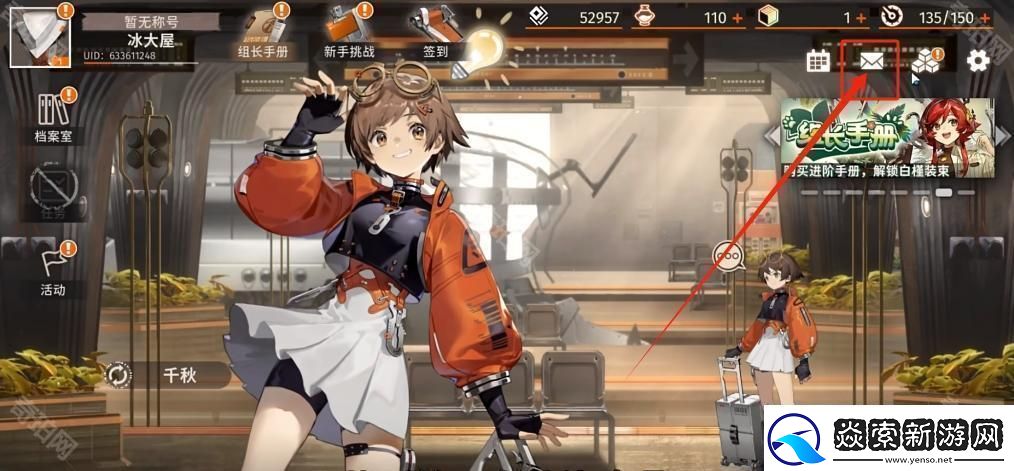Open the 组长手册 handbook
The image size is (1014, 471).
(261, 33)
